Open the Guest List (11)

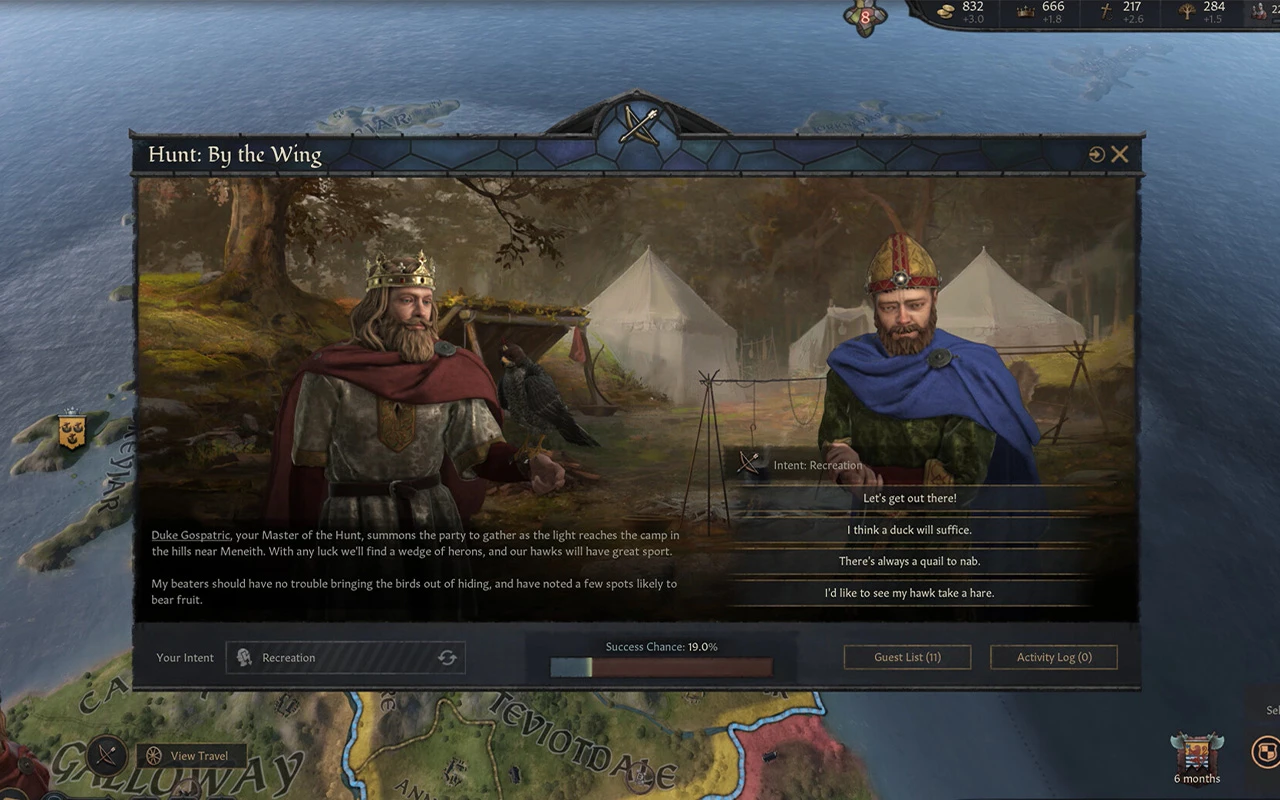[x=907, y=657]
